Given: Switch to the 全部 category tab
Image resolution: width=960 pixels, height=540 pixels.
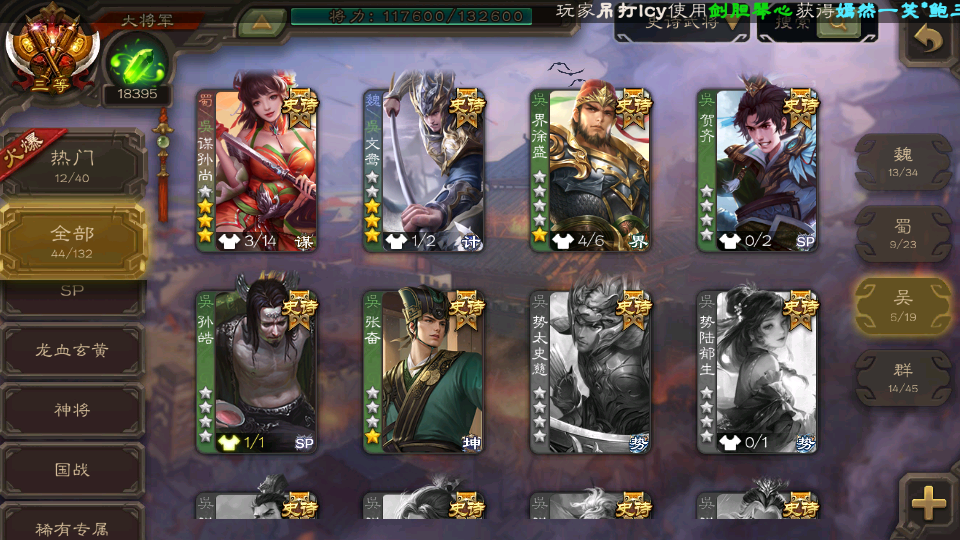Looking at the screenshot, I should pos(72,240).
